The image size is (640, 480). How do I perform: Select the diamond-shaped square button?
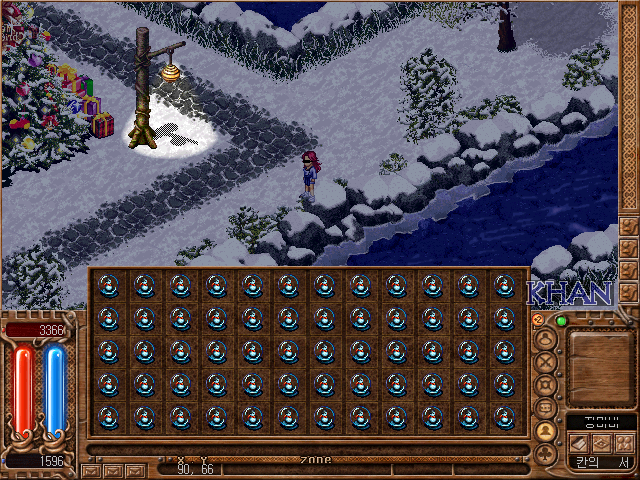pyautogui.click(x=601, y=443)
